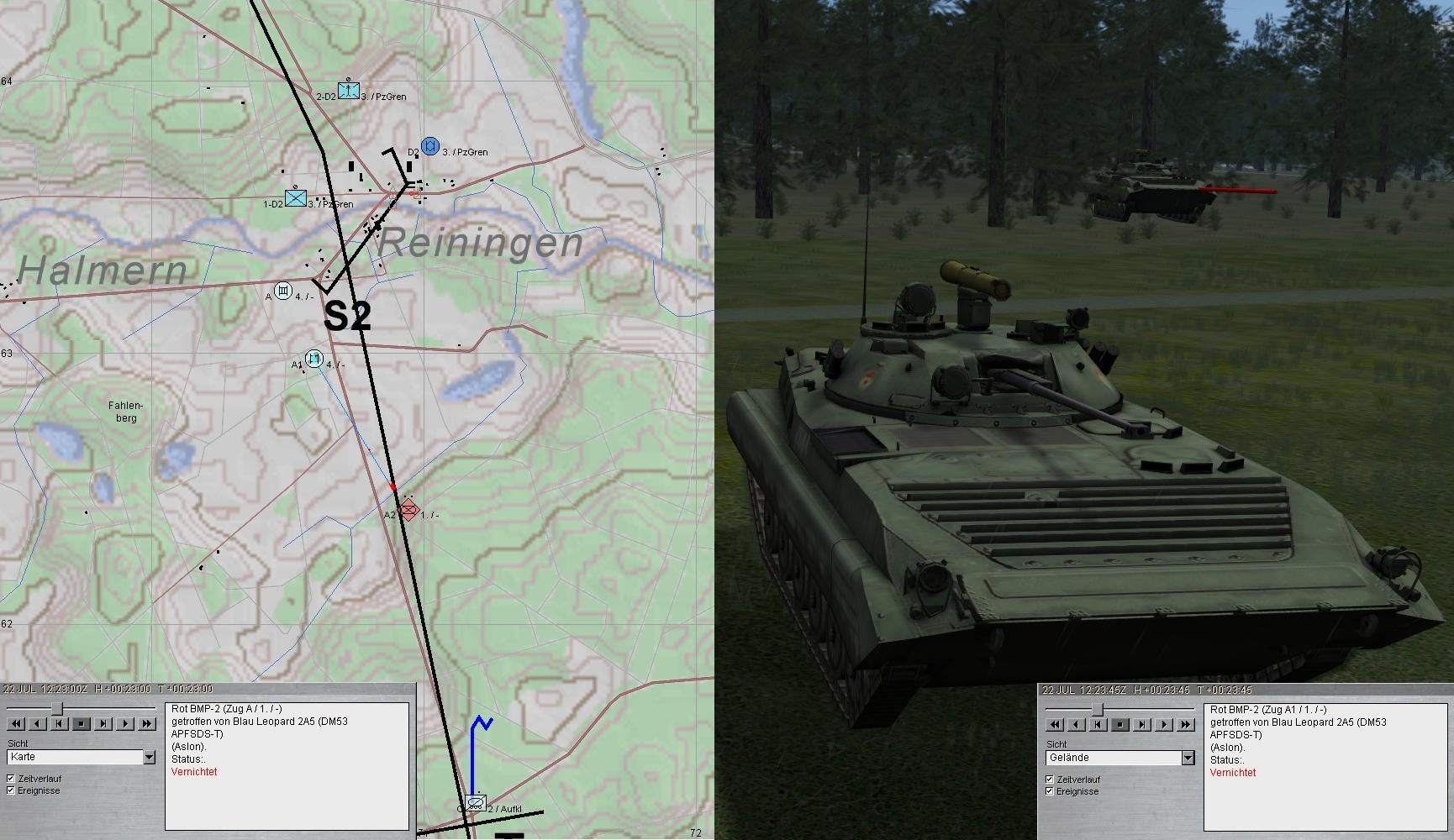Toggle Zeitverlauf checkbox in the Karte panel
The height and width of the screenshot is (840, 1454).
[11, 779]
